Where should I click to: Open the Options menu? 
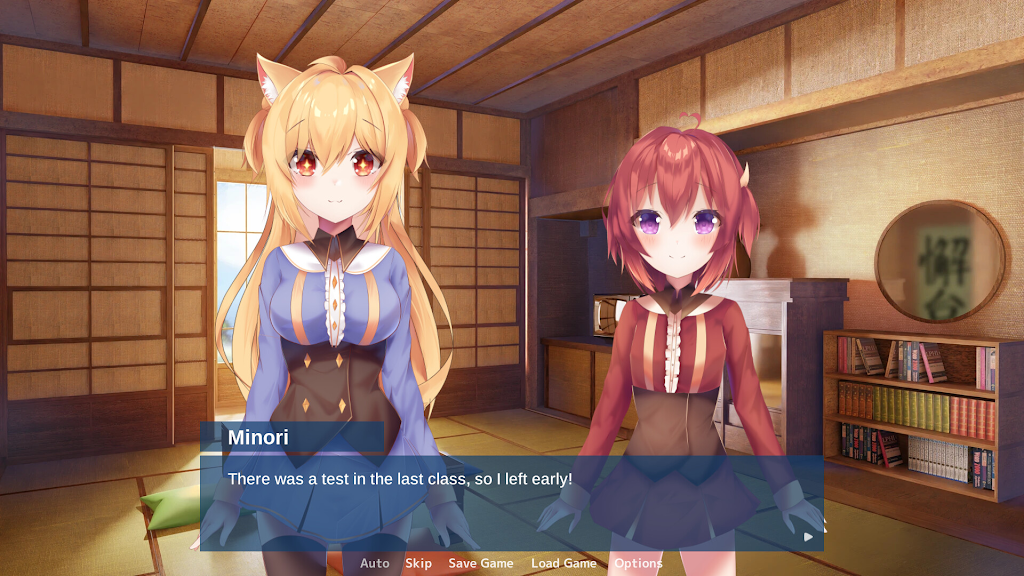click(x=638, y=563)
